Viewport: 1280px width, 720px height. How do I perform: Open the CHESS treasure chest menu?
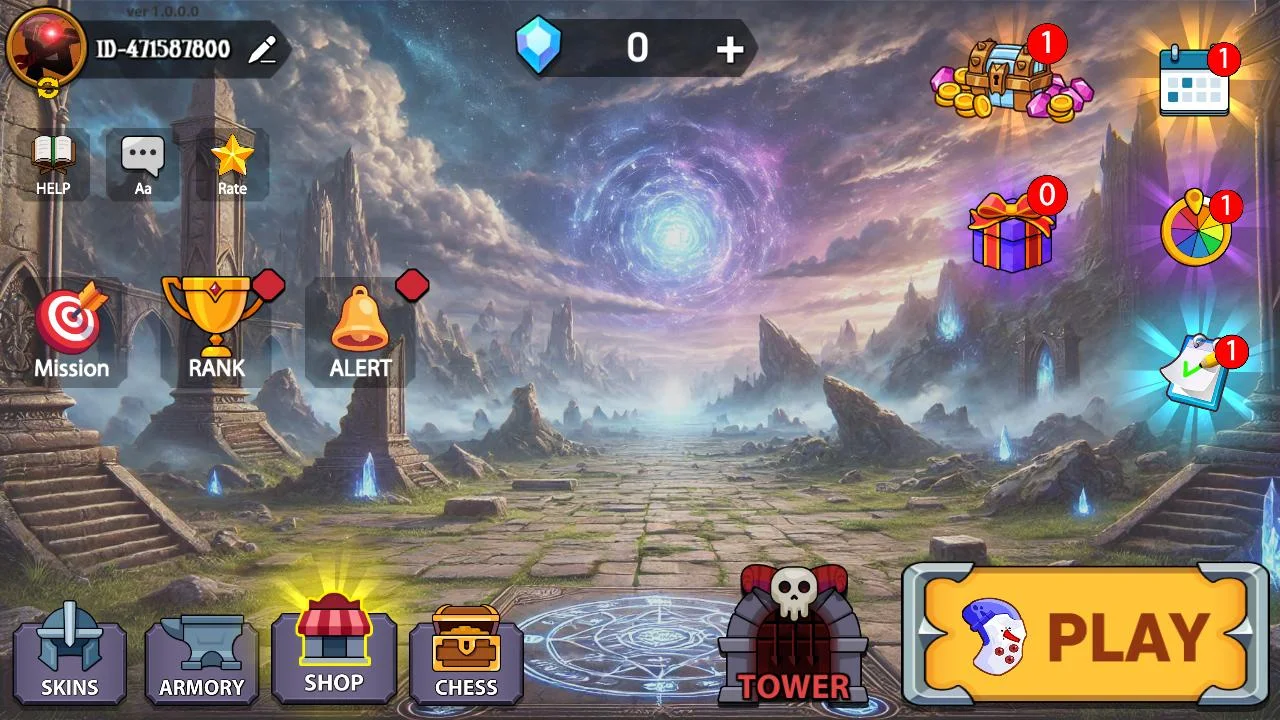point(466,654)
